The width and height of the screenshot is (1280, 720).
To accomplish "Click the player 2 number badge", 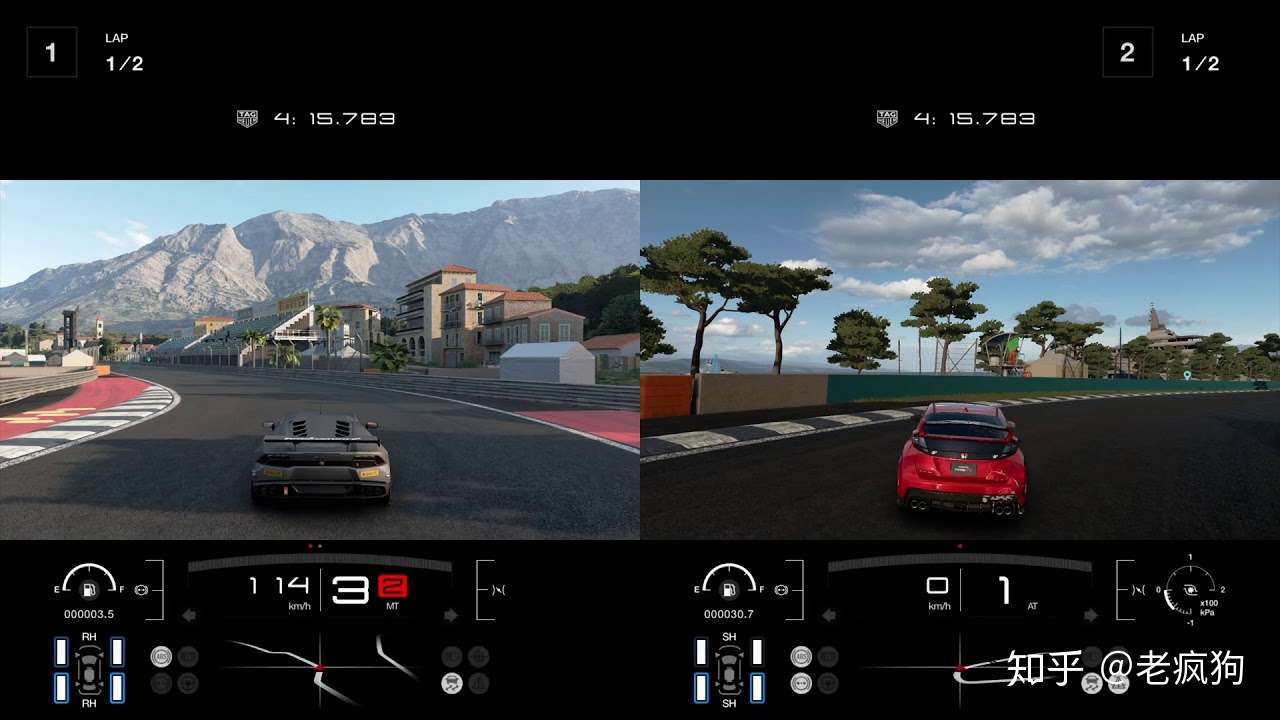I will (x=1127, y=52).
